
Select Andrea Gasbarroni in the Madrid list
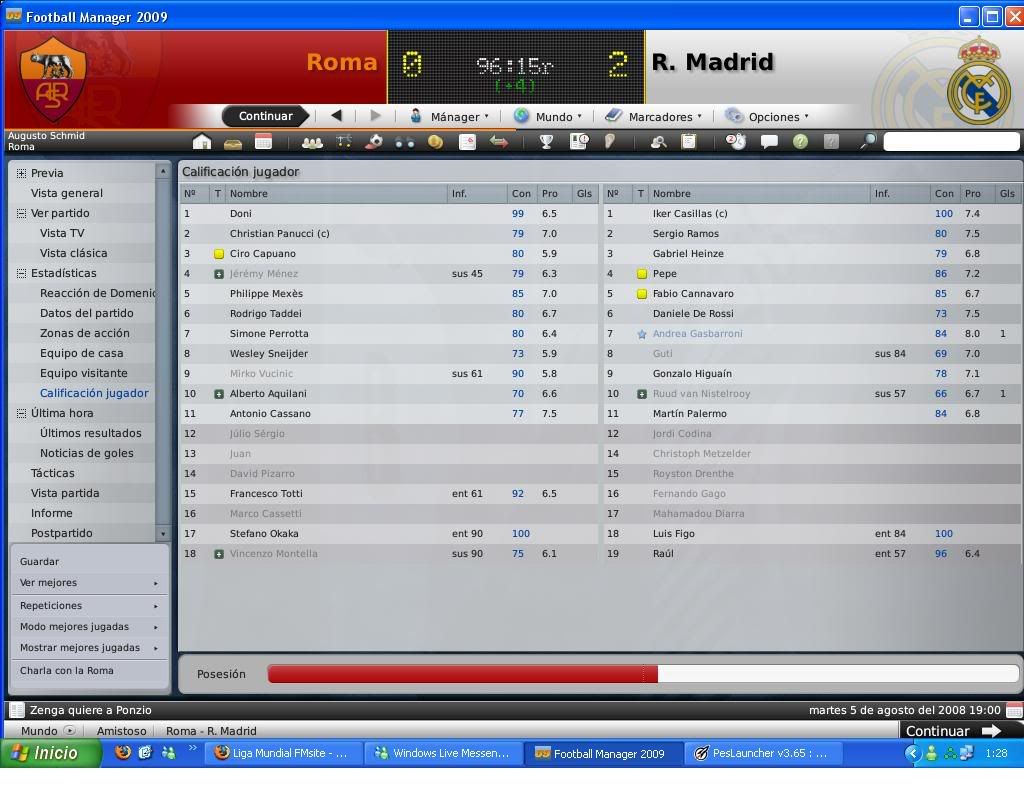pyautogui.click(x=697, y=333)
